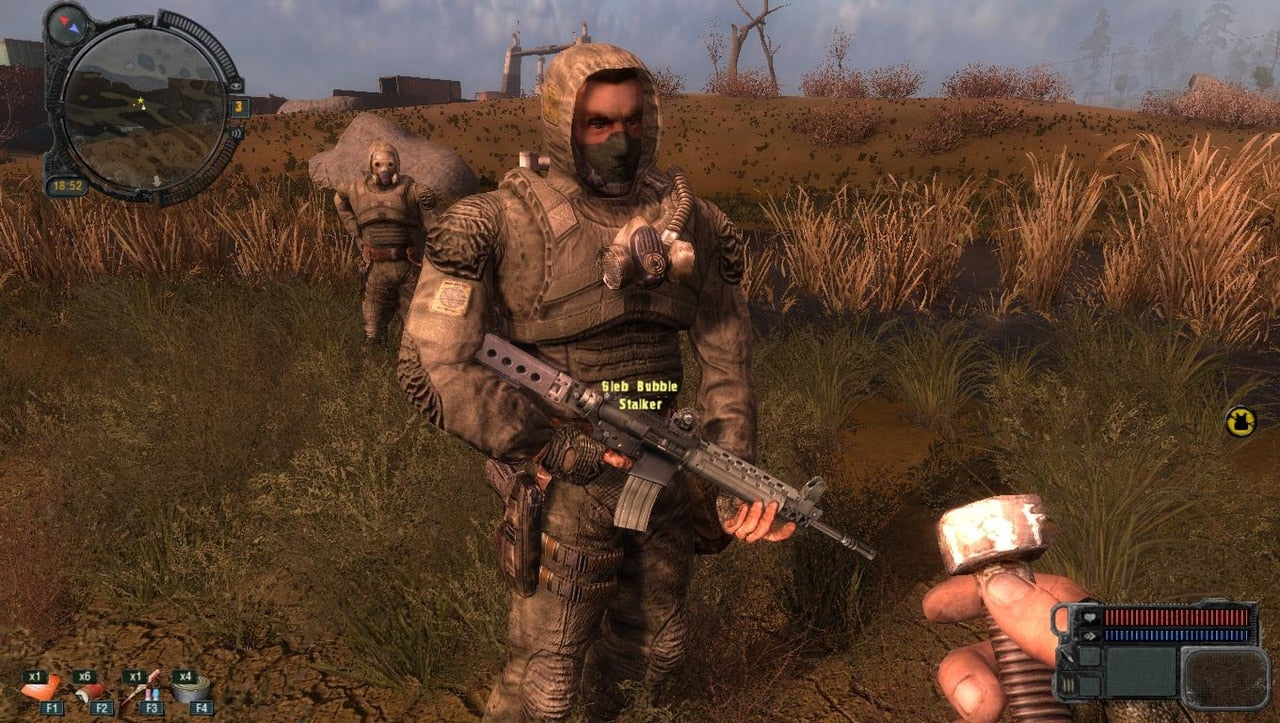Select the compass arrow atop the minimap

pos(66,25)
